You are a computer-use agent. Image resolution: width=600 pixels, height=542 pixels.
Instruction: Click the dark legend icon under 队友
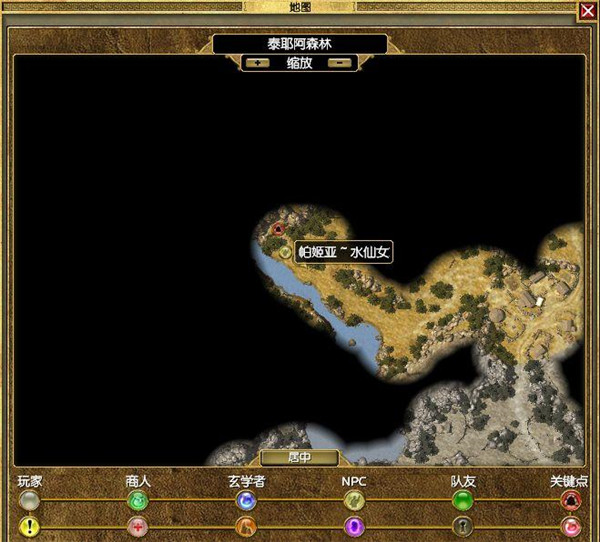462,526
